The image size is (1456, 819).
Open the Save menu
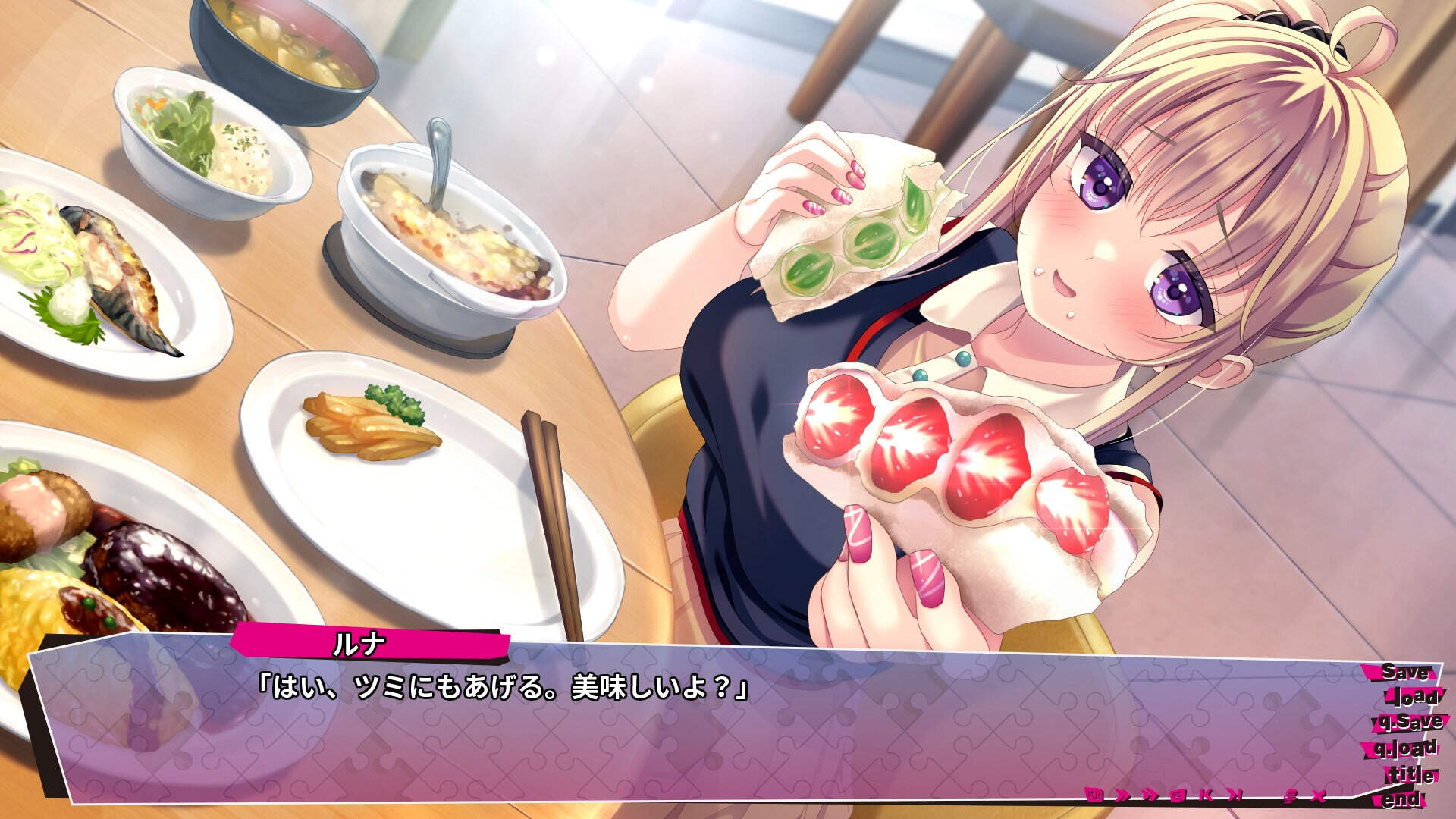[x=1404, y=672]
